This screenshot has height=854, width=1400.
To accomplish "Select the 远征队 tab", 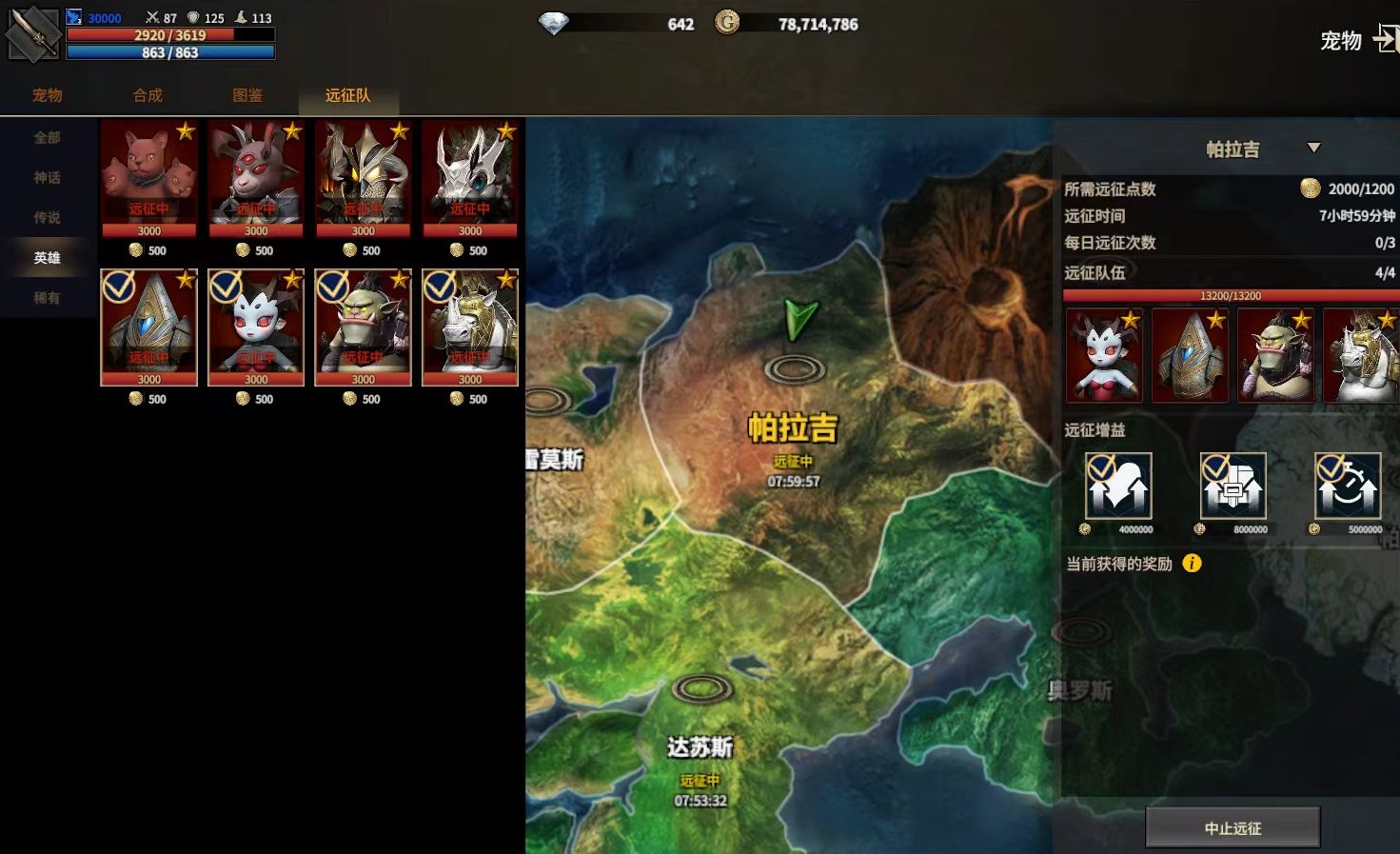I will pos(347,95).
